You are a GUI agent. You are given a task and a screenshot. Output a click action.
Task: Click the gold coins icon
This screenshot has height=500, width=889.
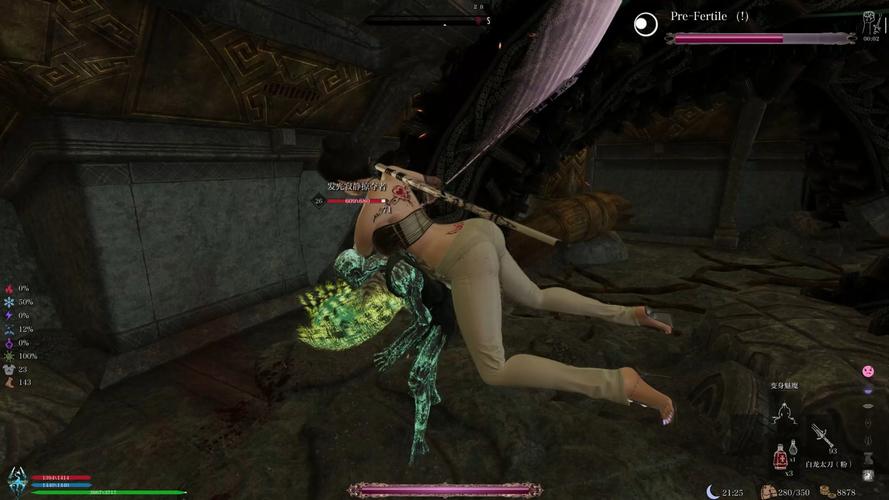[x=826, y=491]
